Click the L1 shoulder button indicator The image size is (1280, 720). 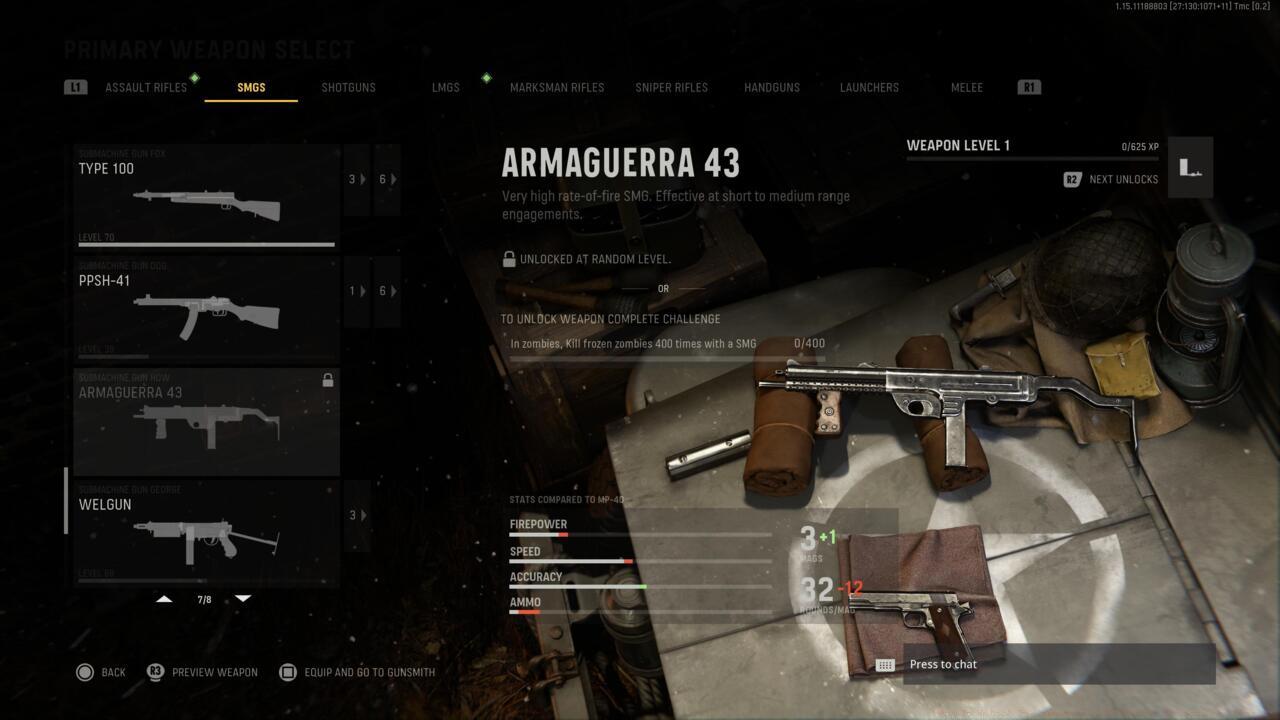76,87
